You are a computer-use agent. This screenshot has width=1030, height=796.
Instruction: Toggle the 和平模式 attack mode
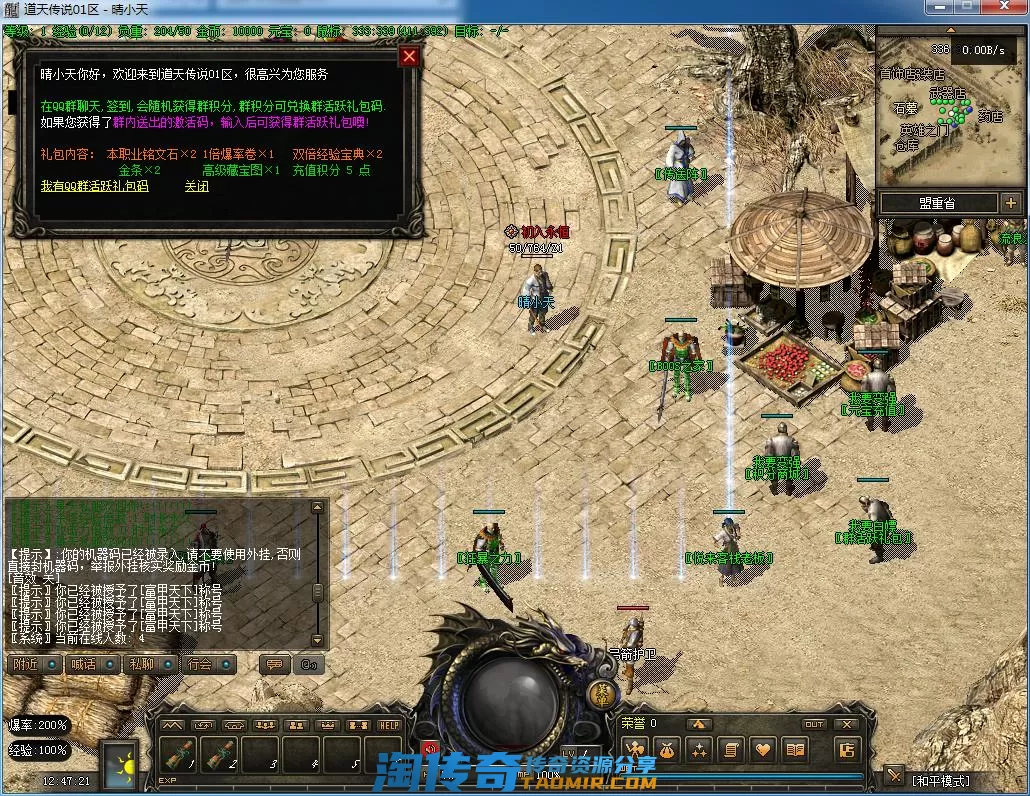tap(940, 779)
